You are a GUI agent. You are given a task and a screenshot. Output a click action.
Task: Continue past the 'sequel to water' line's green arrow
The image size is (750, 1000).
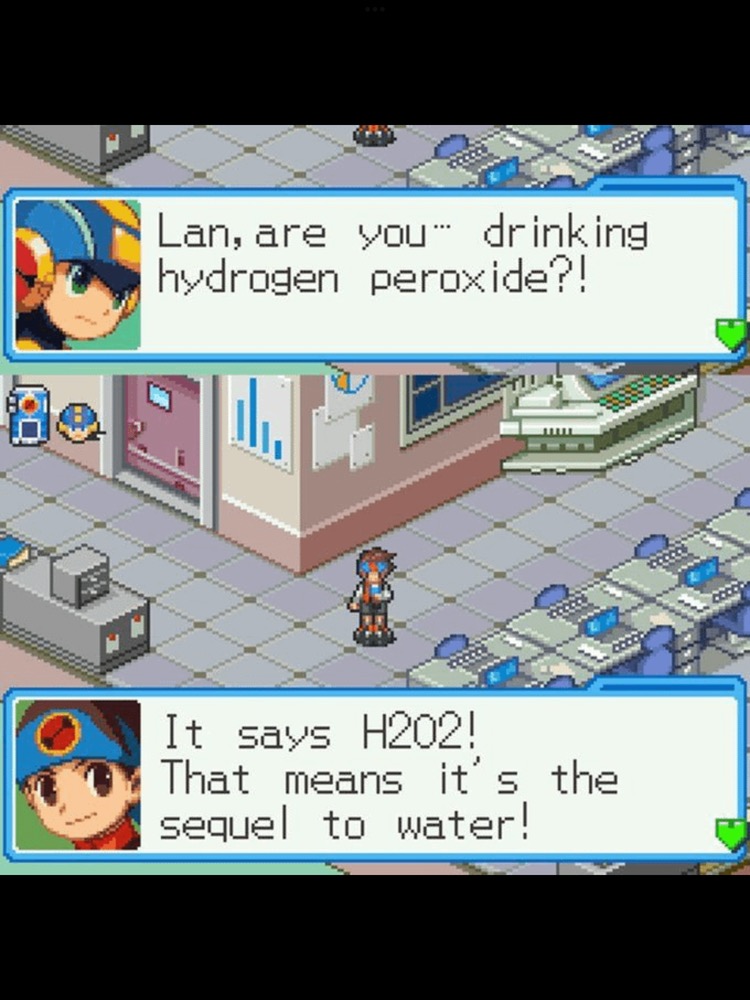[731, 832]
